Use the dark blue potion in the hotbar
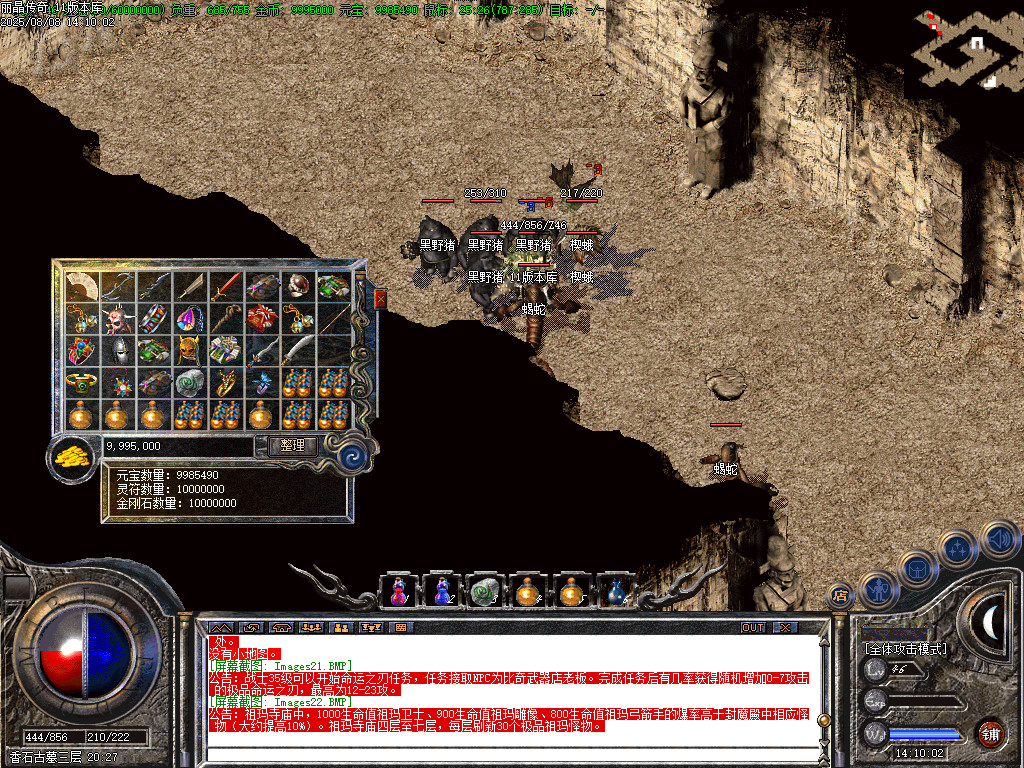Viewport: 1024px width, 768px height. pos(616,591)
